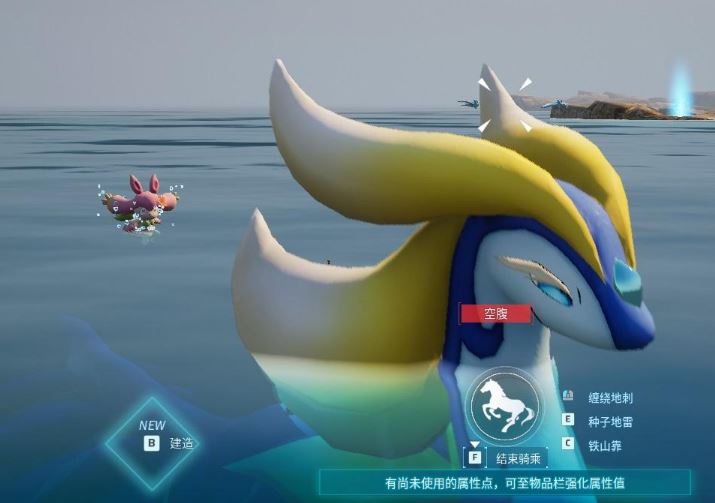The height and width of the screenshot is (503, 715).
Task: Activate the 缠绕地刺 skill
Action: (611, 397)
